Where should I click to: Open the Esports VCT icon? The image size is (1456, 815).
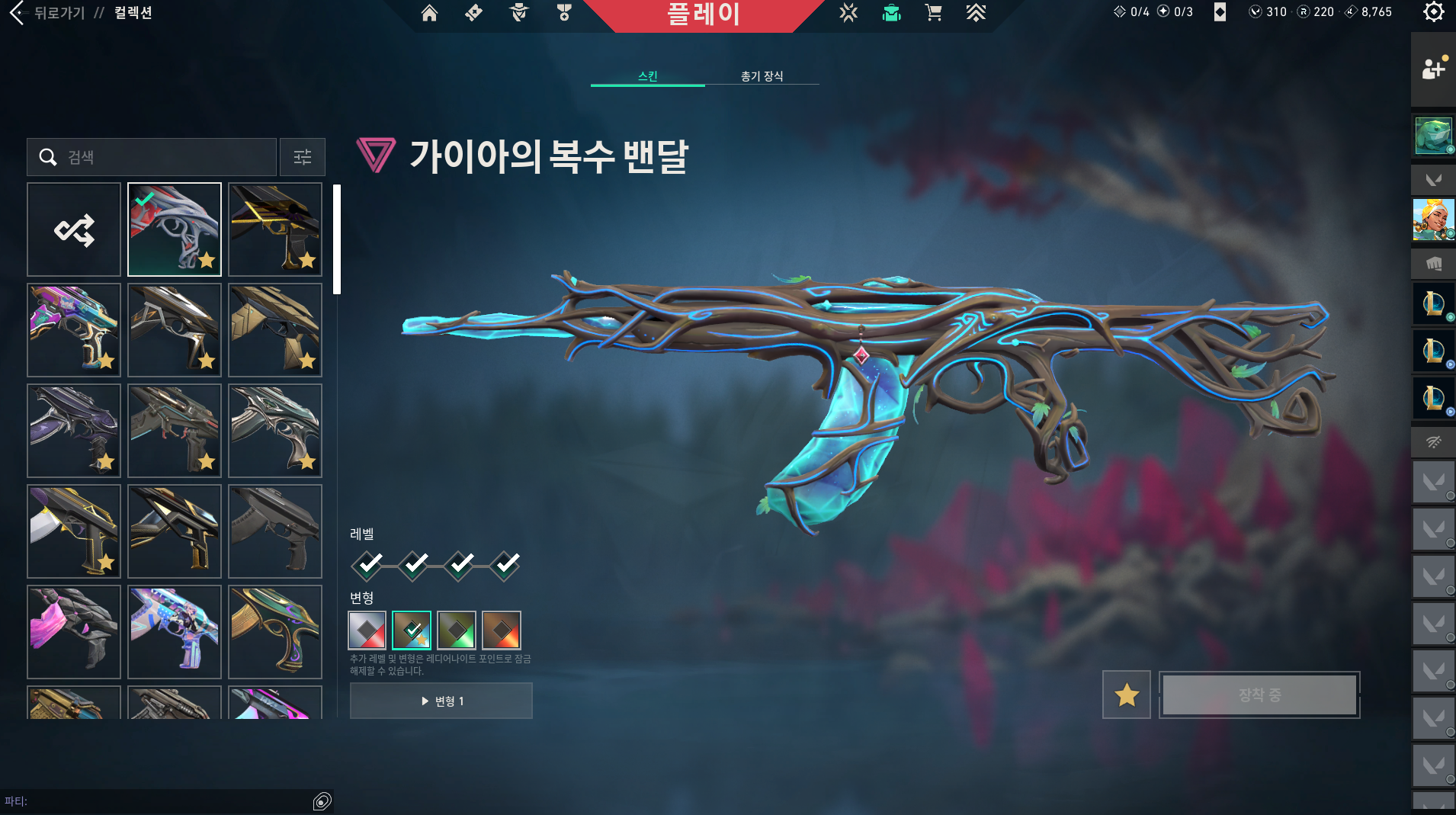click(x=848, y=13)
